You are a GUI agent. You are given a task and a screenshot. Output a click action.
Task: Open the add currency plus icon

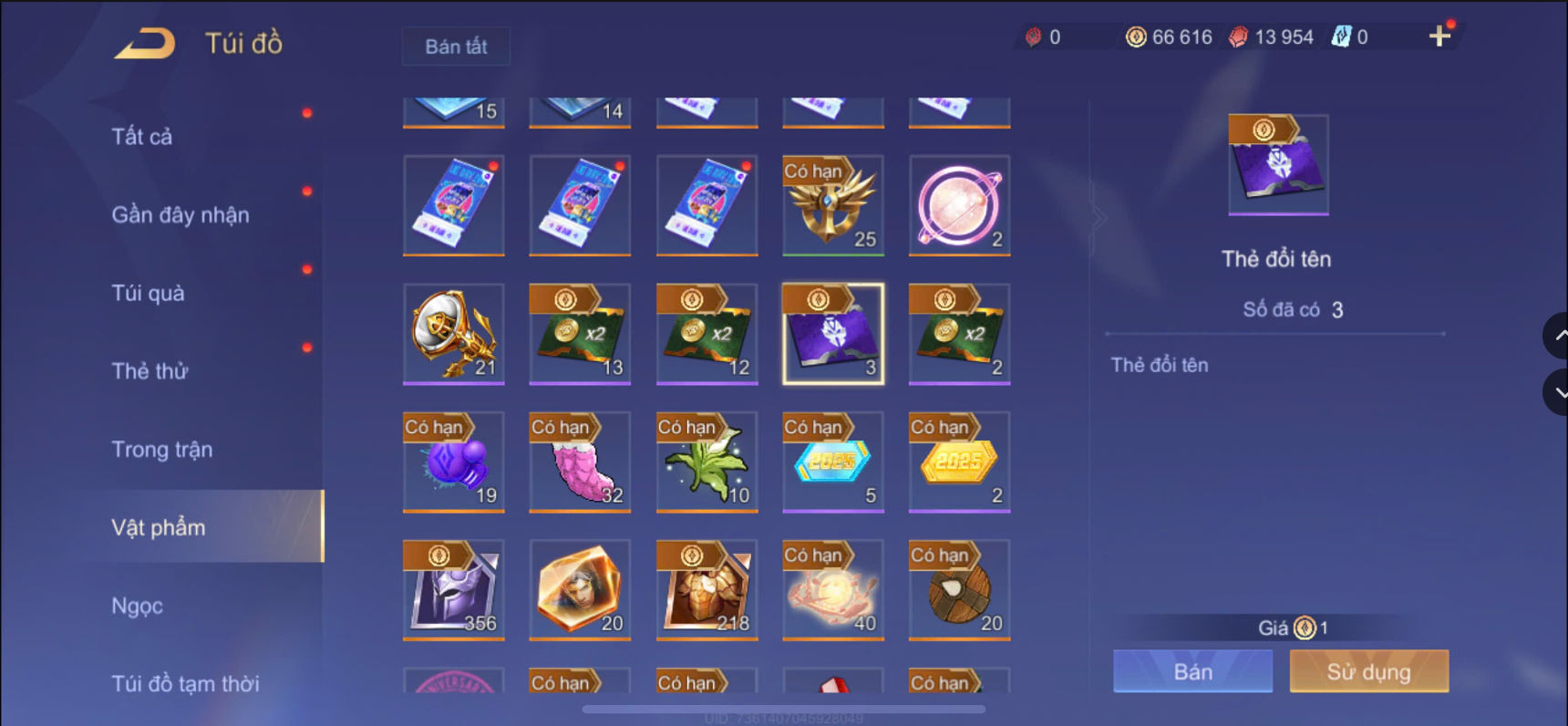(1440, 37)
